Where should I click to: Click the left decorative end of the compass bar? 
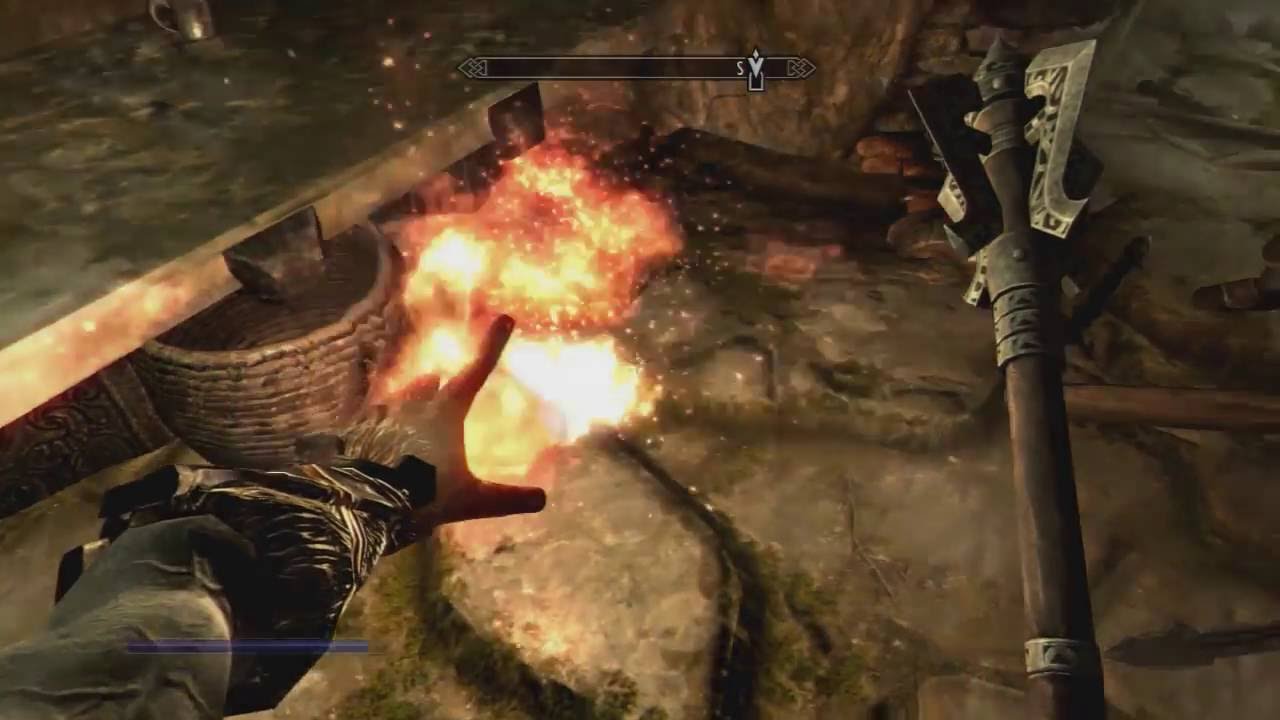(x=472, y=66)
